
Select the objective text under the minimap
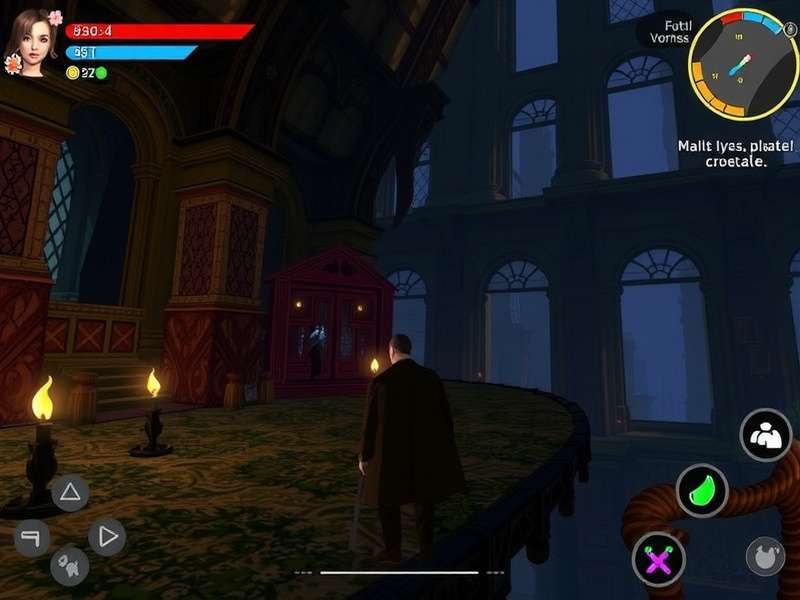pyautogui.click(x=737, y=153)
